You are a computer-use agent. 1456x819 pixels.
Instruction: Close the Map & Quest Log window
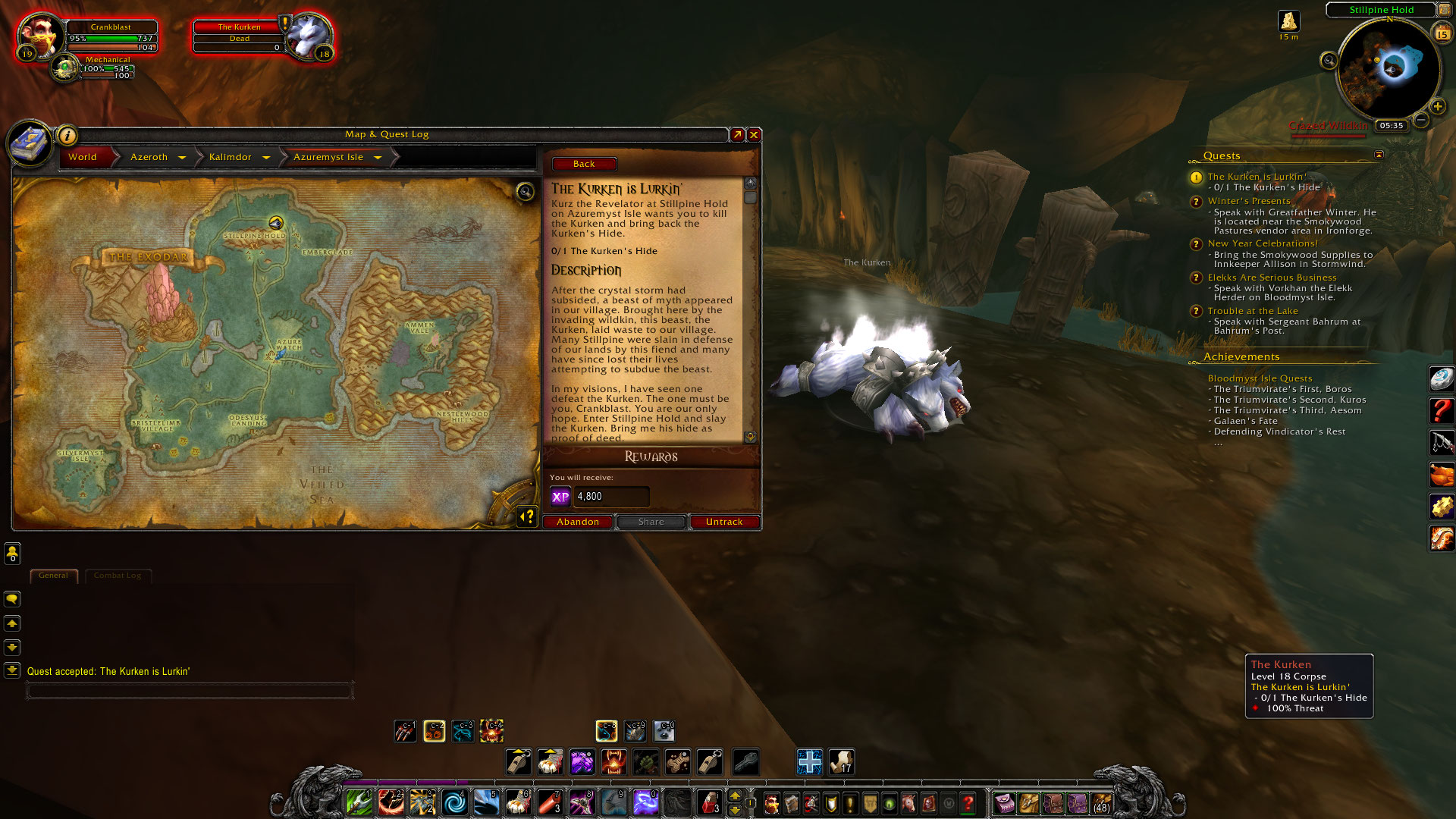pos(754,134)
